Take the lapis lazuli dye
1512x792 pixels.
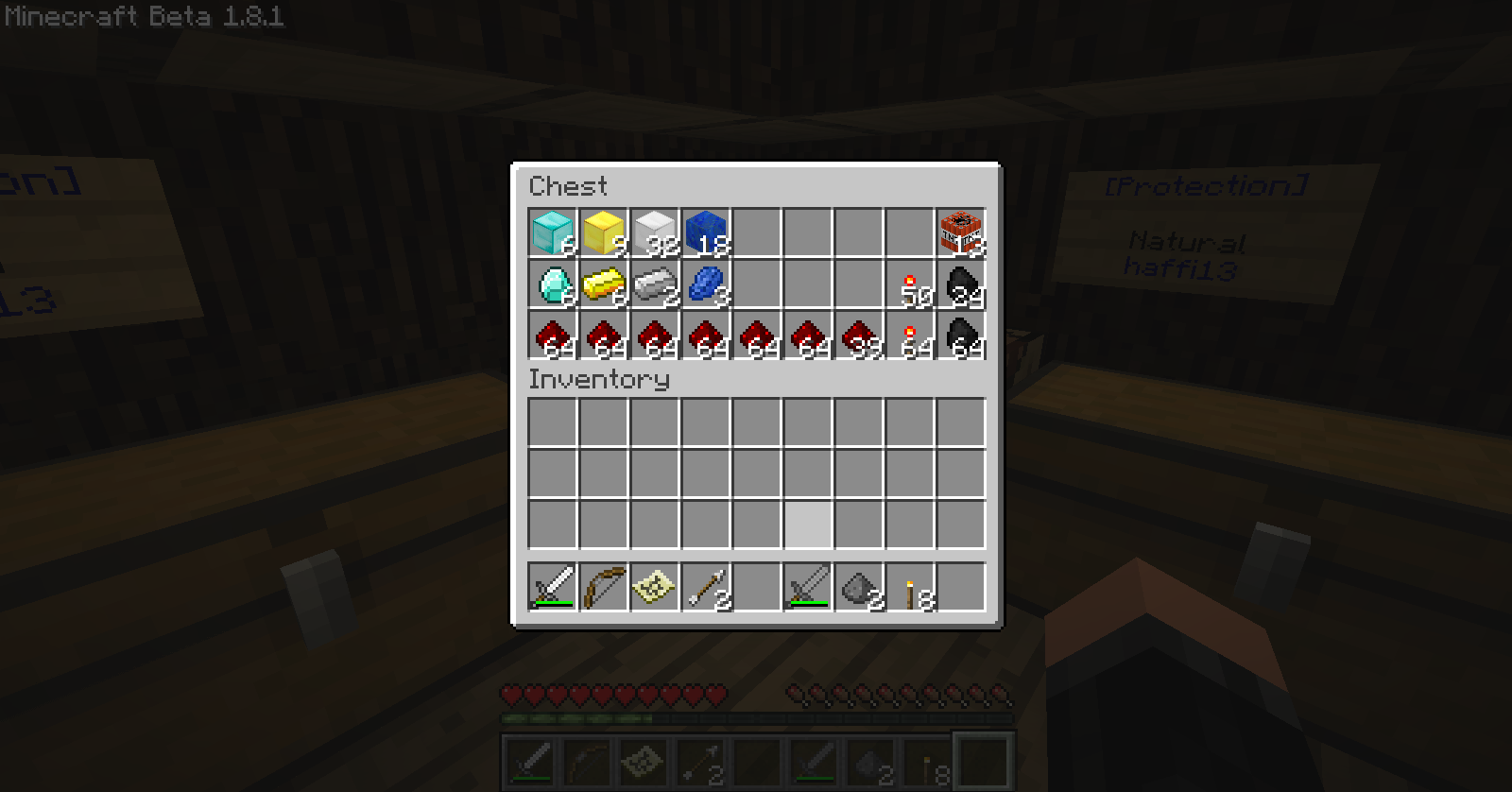(x=706, y=284)
